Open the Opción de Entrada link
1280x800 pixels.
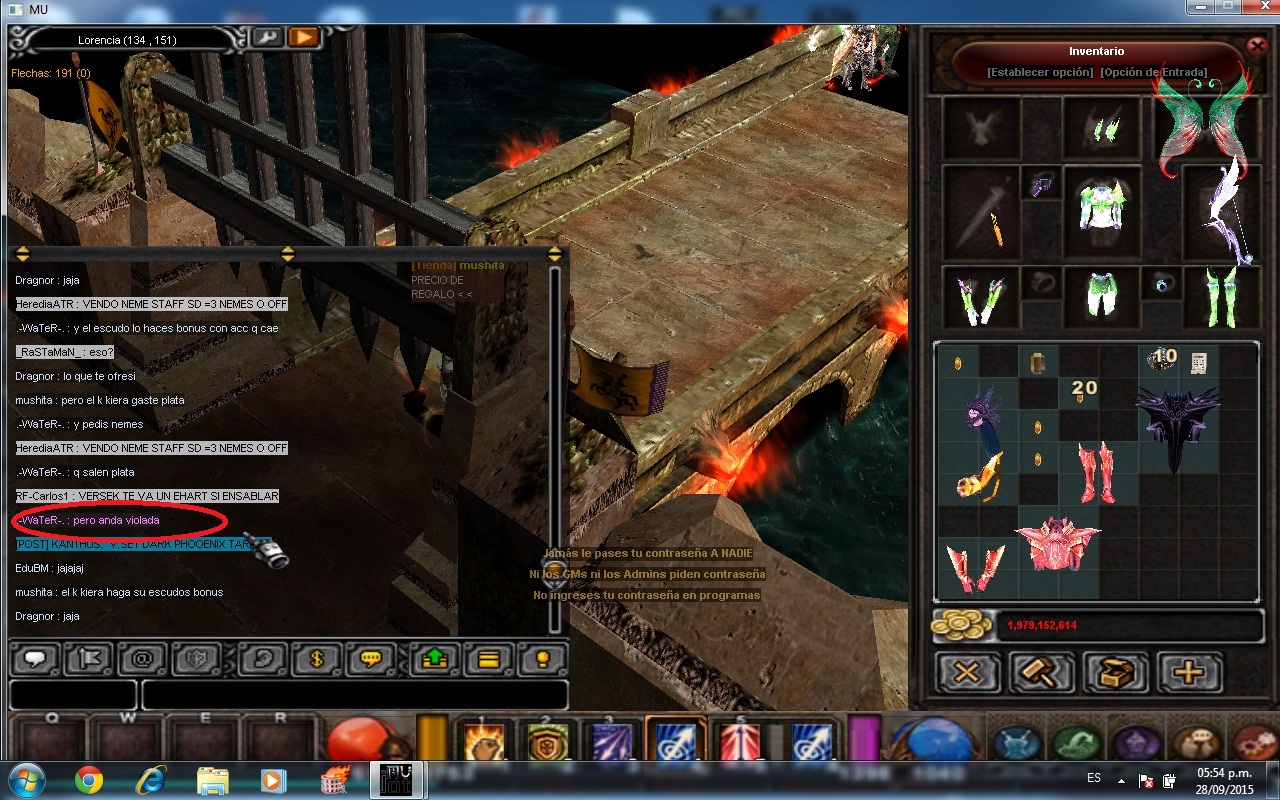[x=1153, y=72]
